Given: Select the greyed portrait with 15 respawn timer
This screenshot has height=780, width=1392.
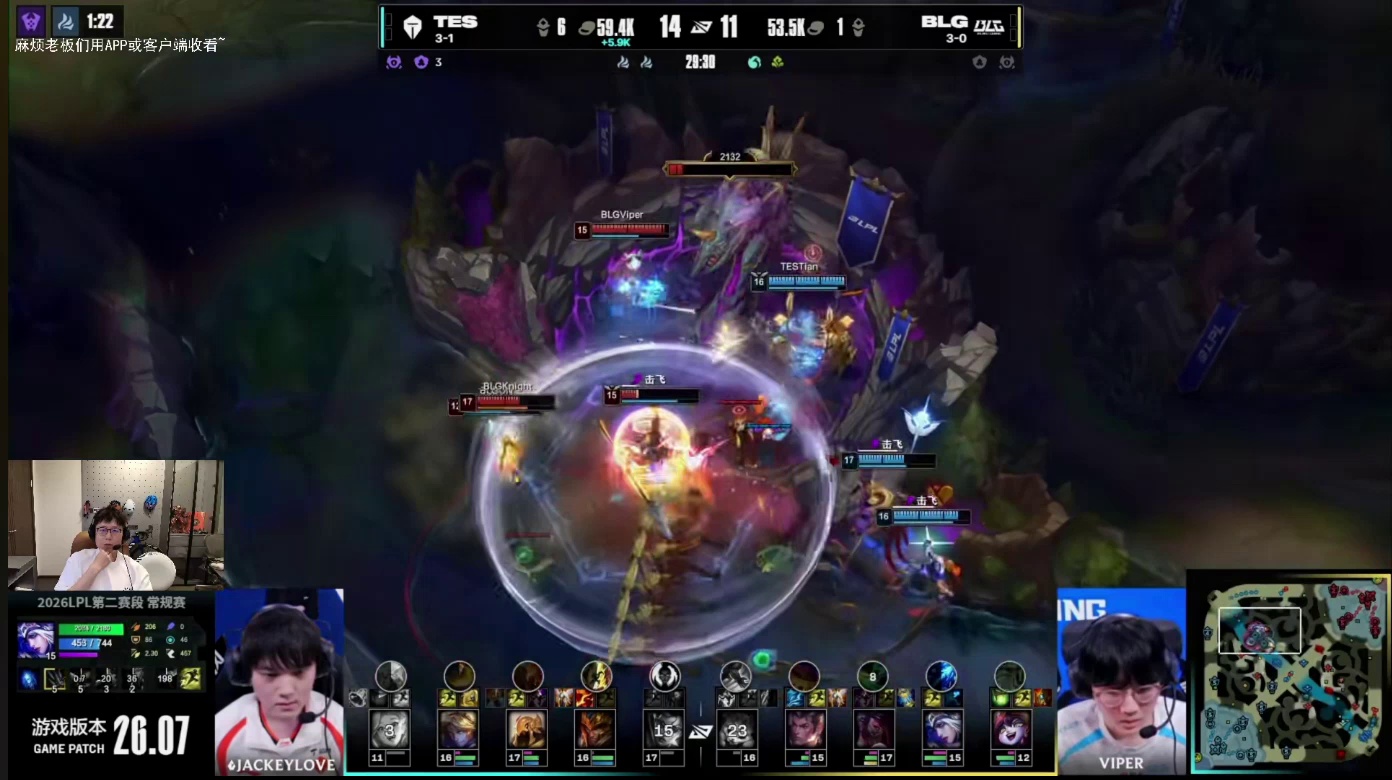Looking at the screenshot, I should coord(663,729).
